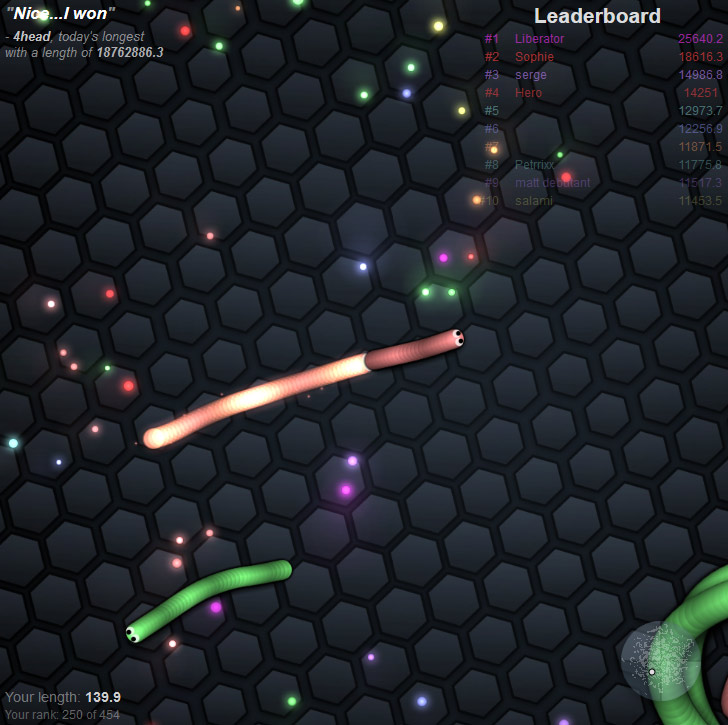This screenshot has width=728, height=725.
Task: Select Liberator in the leaderboard
Action: point(540,39)
